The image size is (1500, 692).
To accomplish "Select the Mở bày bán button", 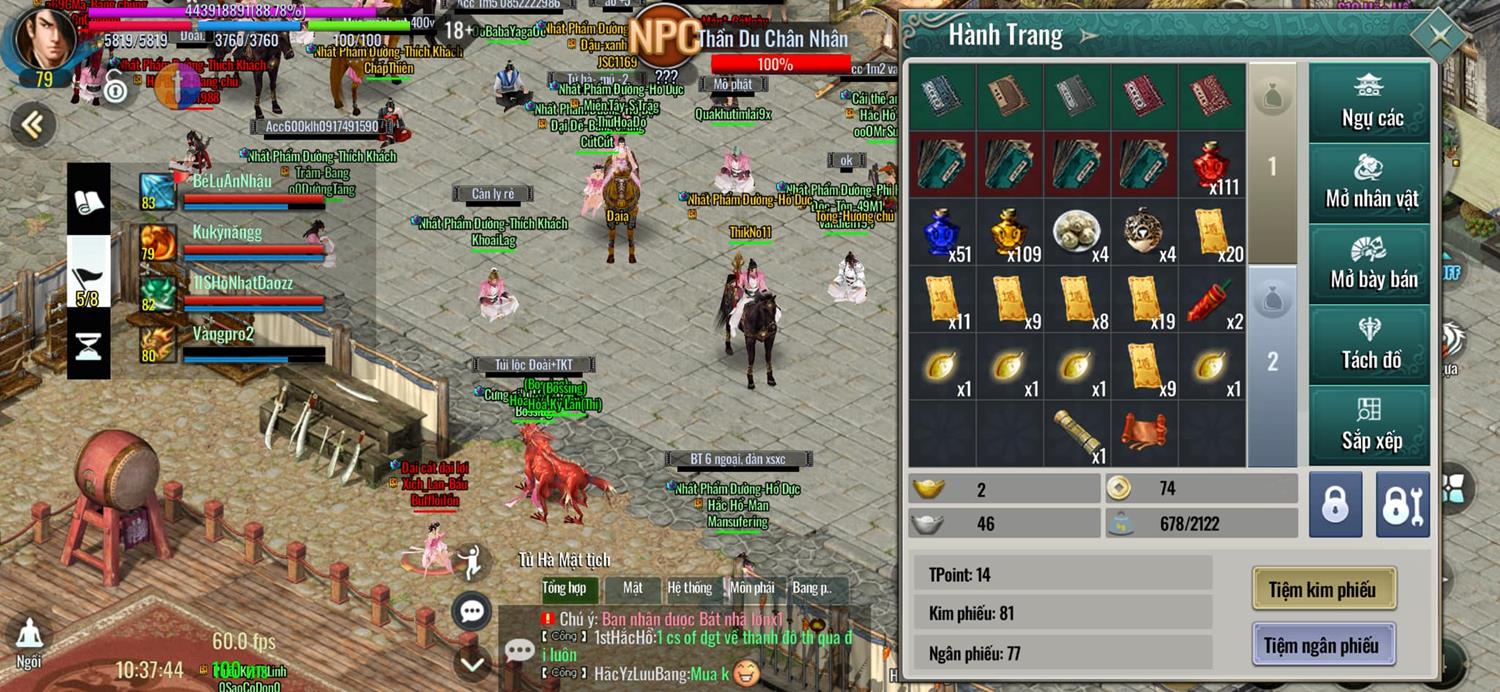I will (1371, 264).
